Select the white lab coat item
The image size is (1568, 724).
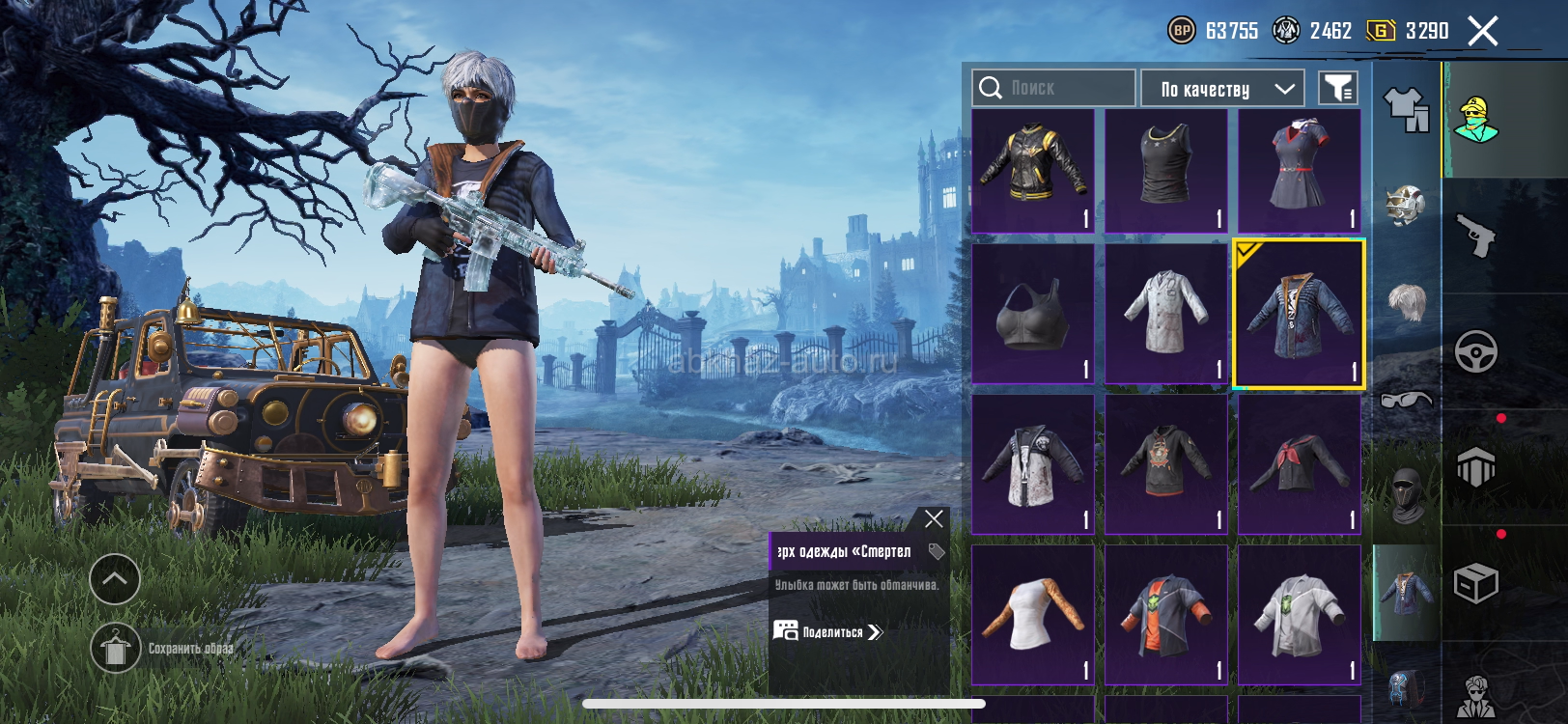pos(1165,314)
